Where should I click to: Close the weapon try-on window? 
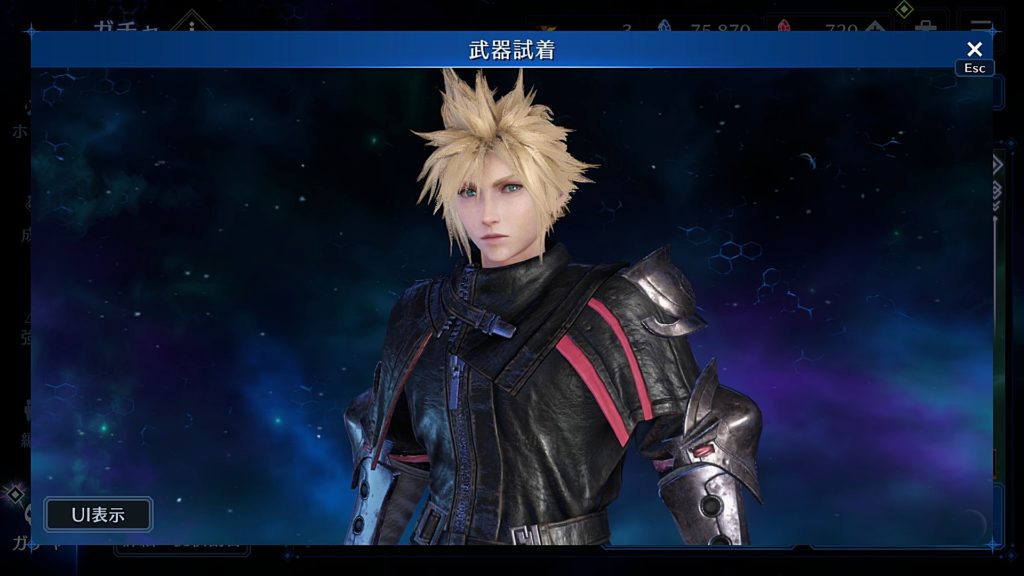click(x=974, y=49)
